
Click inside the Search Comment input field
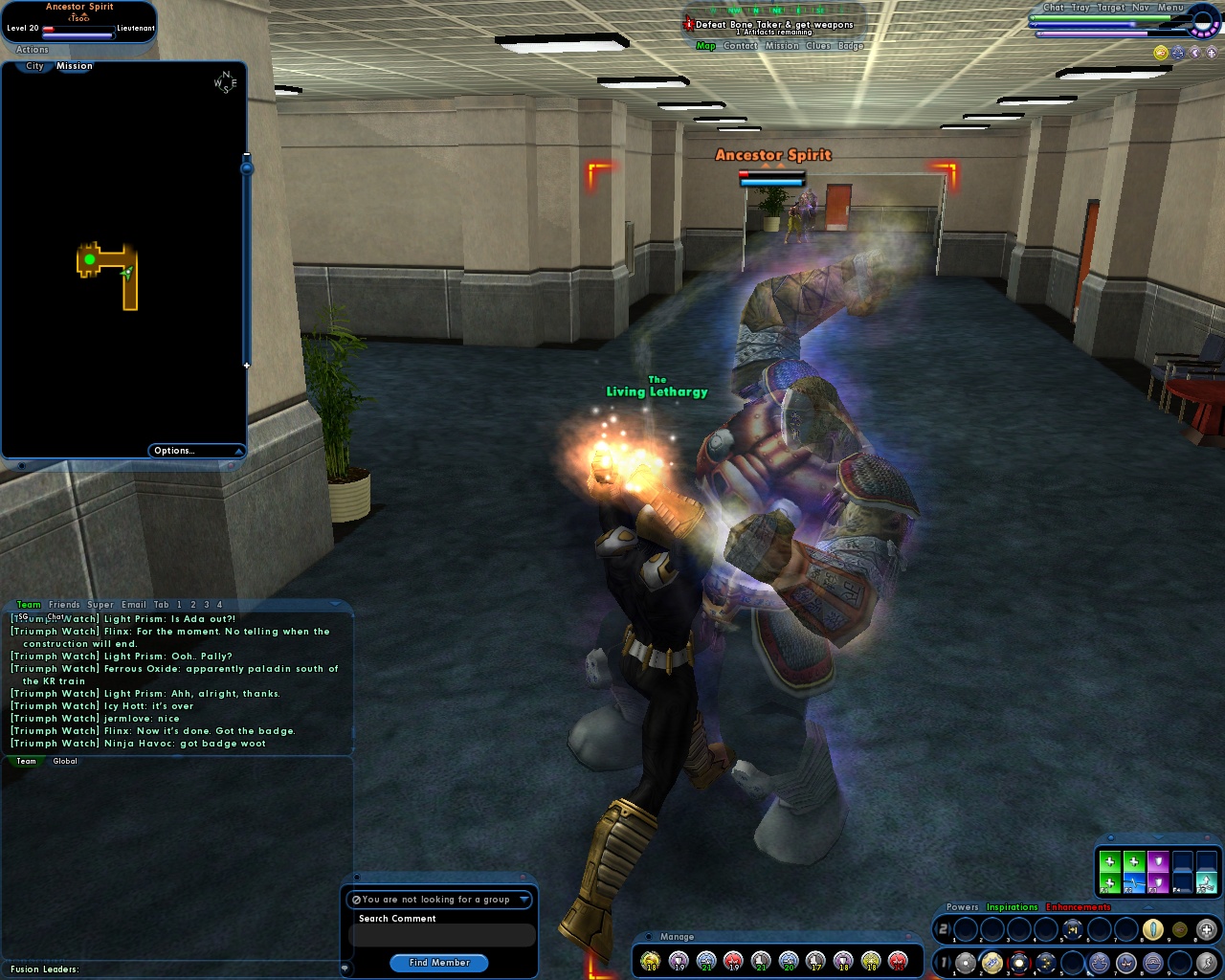point(442,935)
